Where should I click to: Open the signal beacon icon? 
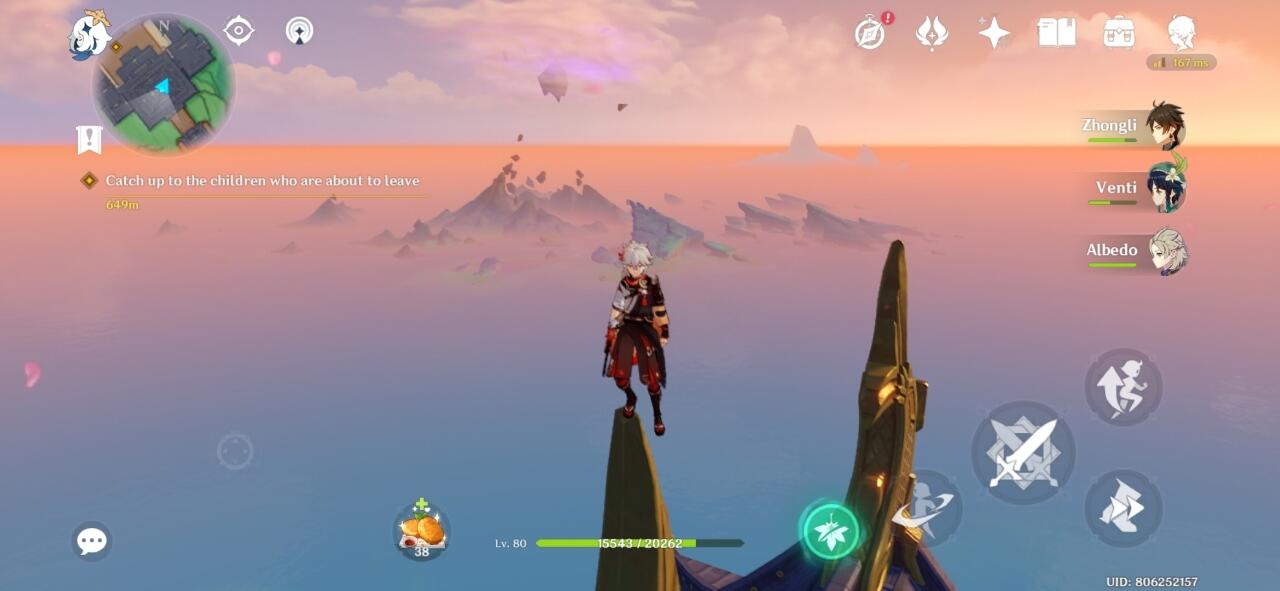tap(299, 31)
